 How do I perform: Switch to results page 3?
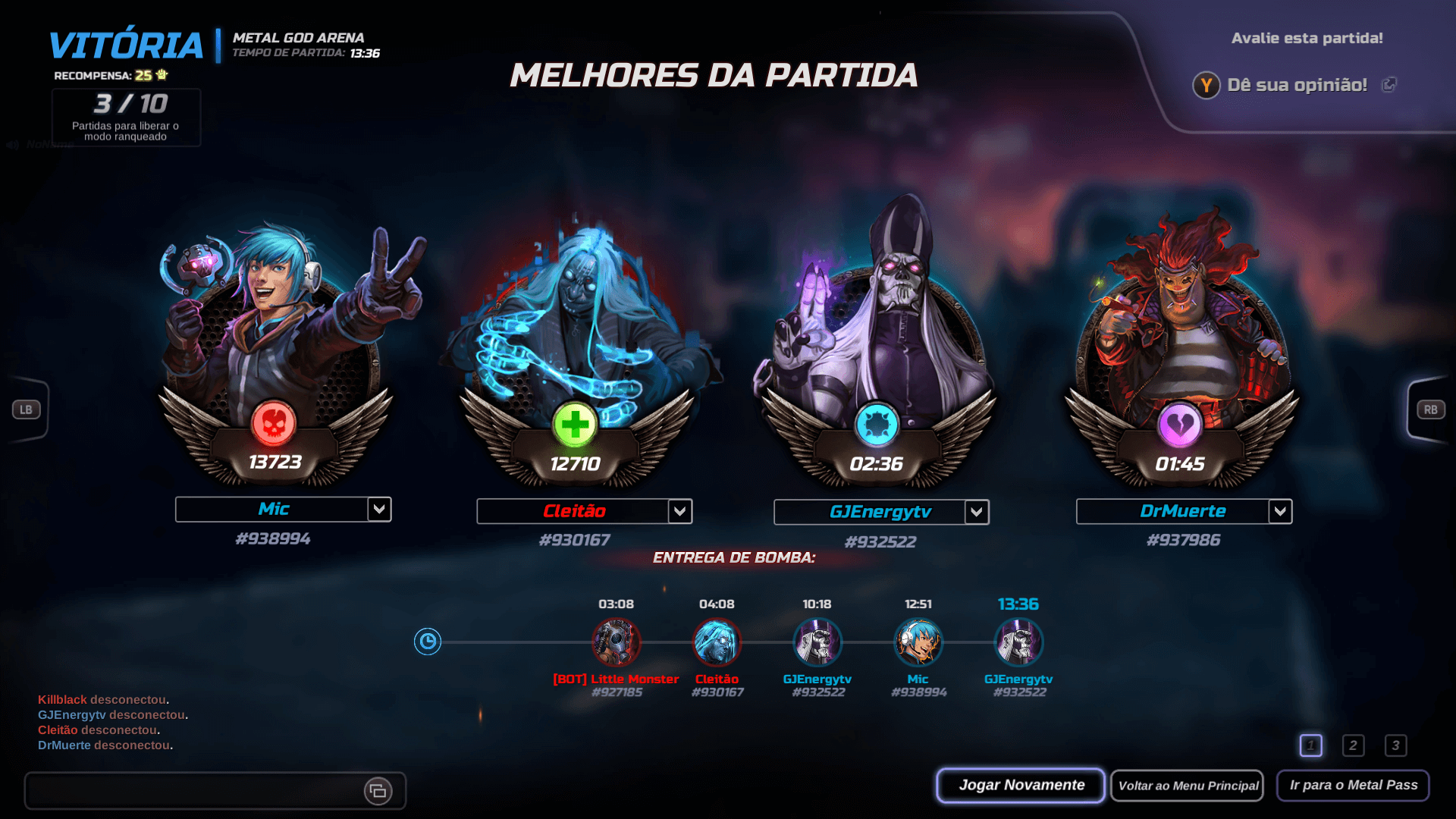(1396, 745)
